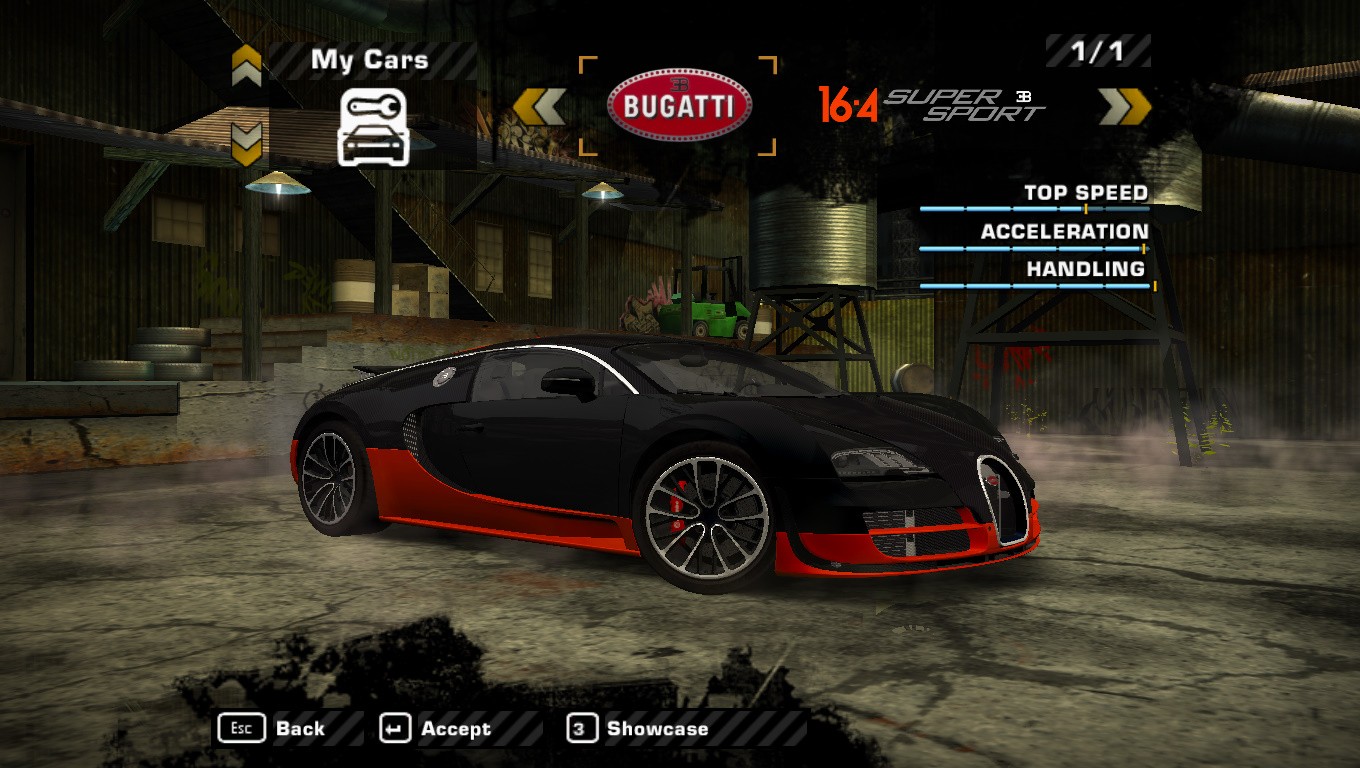Open the My Cars garage icon
Screen dimensions: 1360x768
(373, 126)
